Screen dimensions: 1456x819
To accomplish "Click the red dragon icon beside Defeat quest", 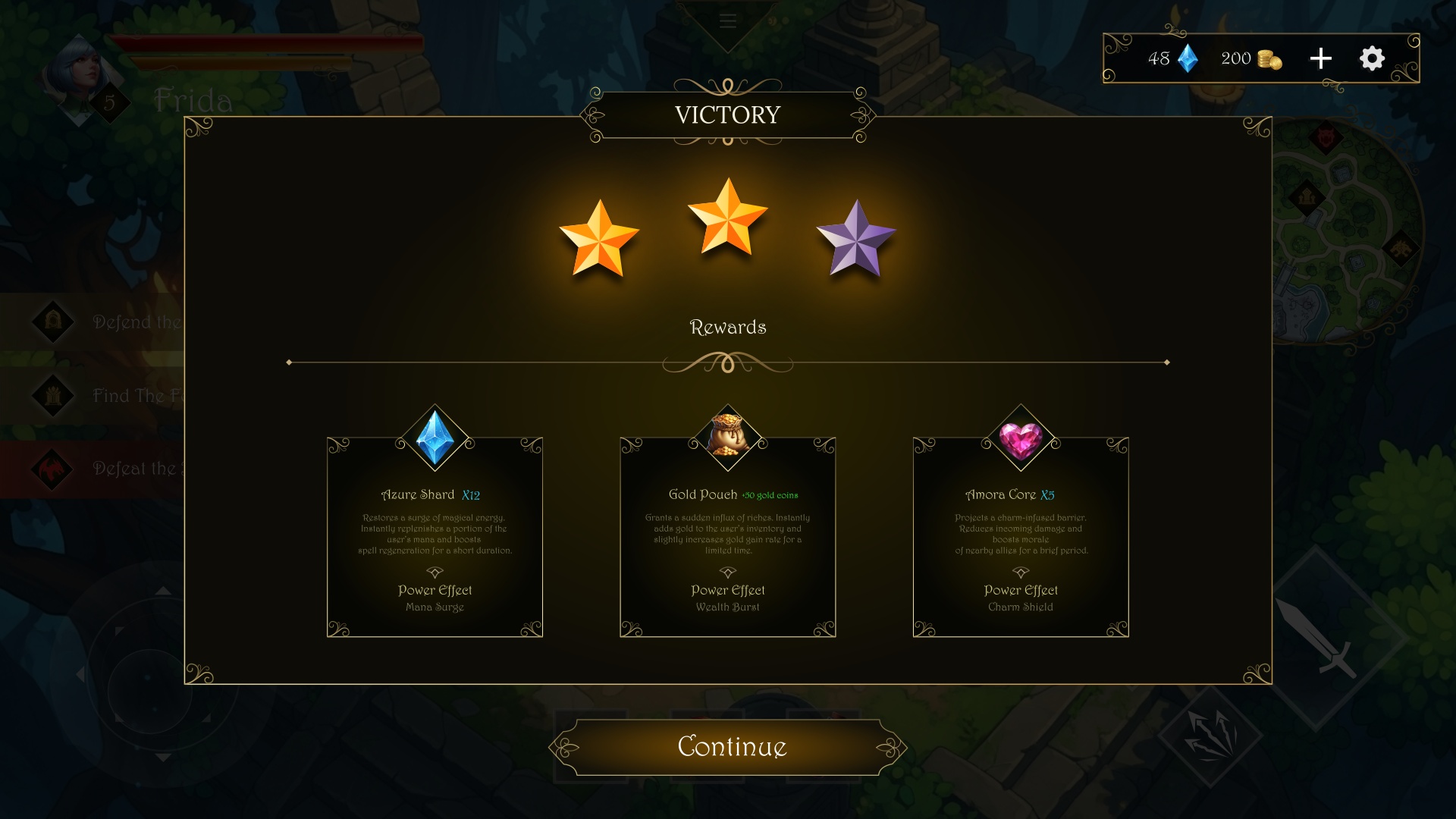I will (x=52, y=469).
